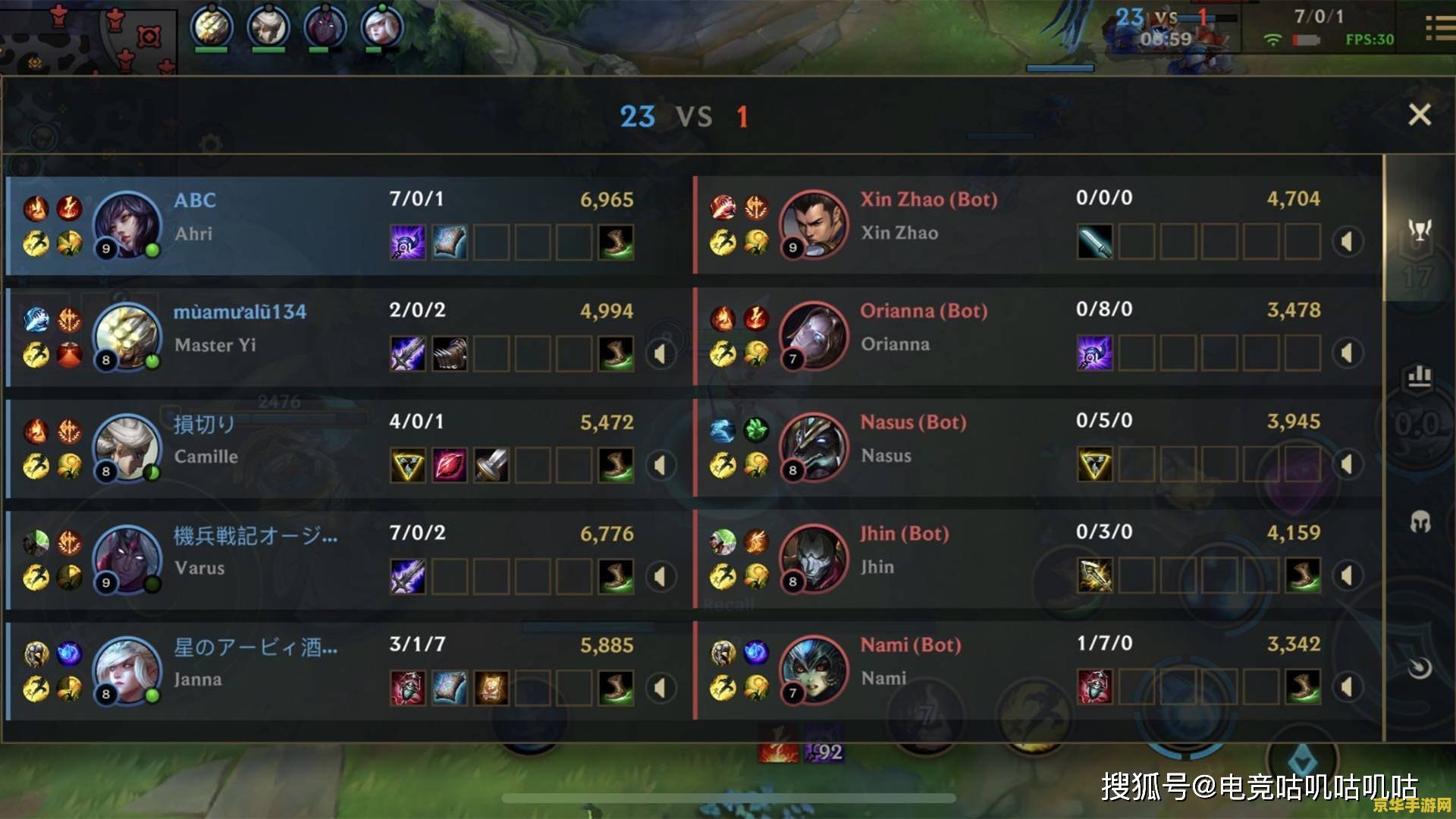Select Ahri's purple orb item icon
This screenshot has height=819, width=1456.
407,242
